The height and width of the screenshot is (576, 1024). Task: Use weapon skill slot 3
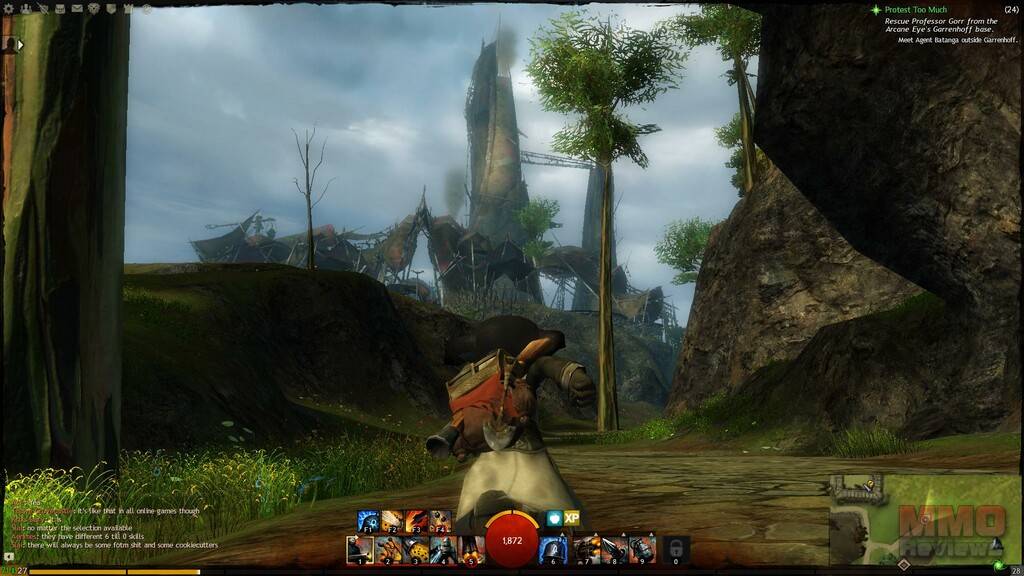click(416, 549)
